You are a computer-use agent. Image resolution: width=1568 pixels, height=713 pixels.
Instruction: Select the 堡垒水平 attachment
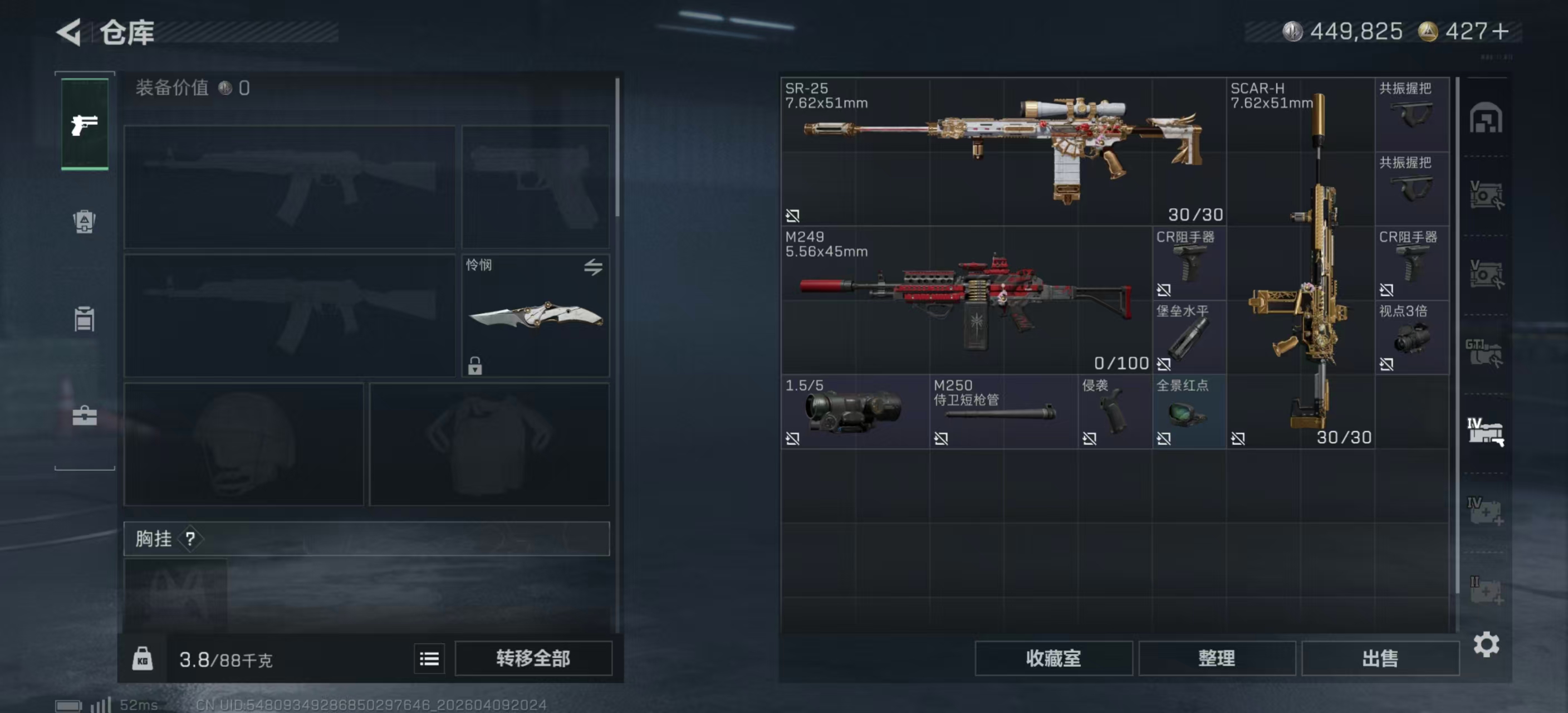pos(1188,336)
